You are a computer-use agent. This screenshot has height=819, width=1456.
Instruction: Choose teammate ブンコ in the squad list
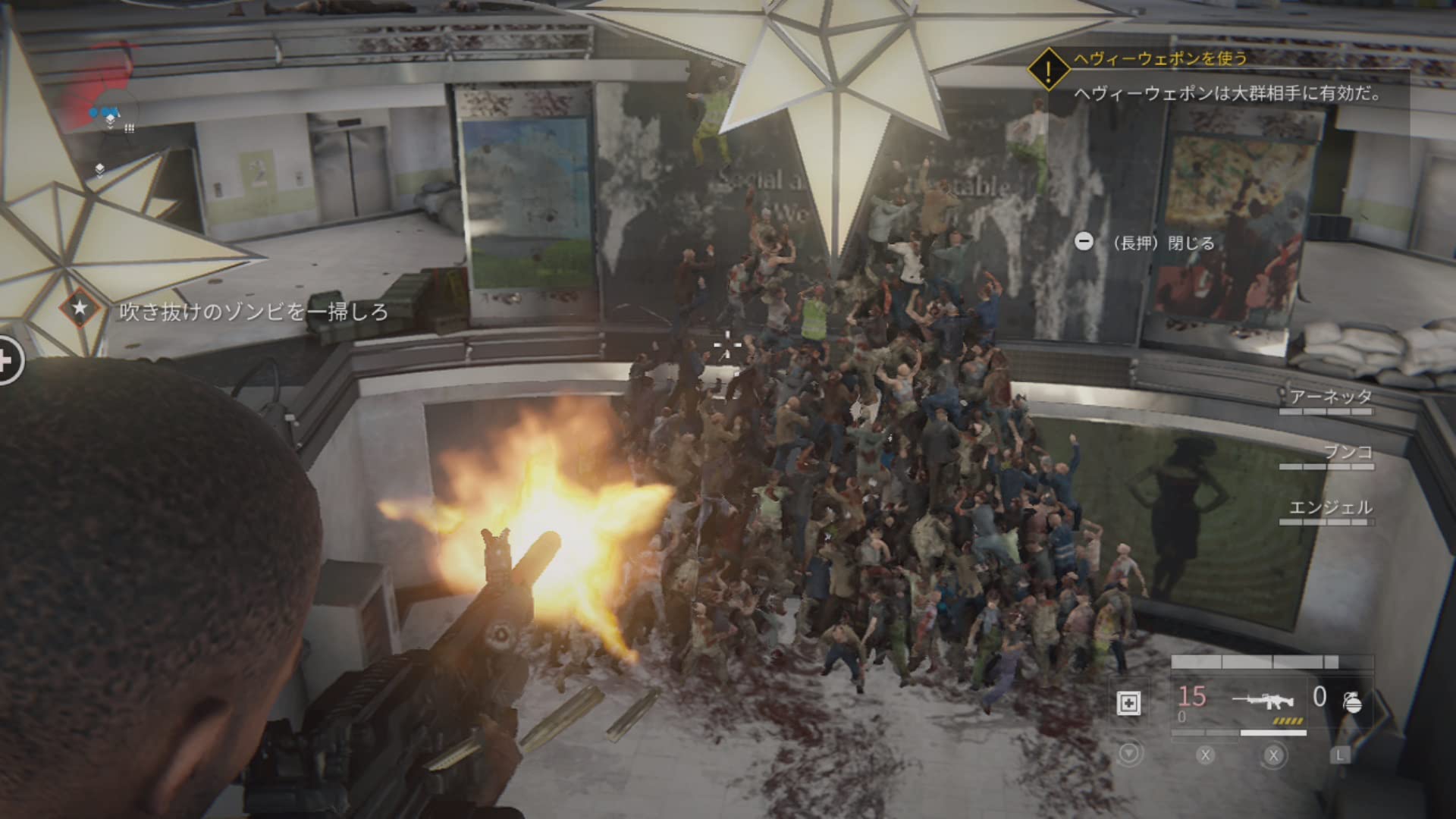tap(1348, 453)
